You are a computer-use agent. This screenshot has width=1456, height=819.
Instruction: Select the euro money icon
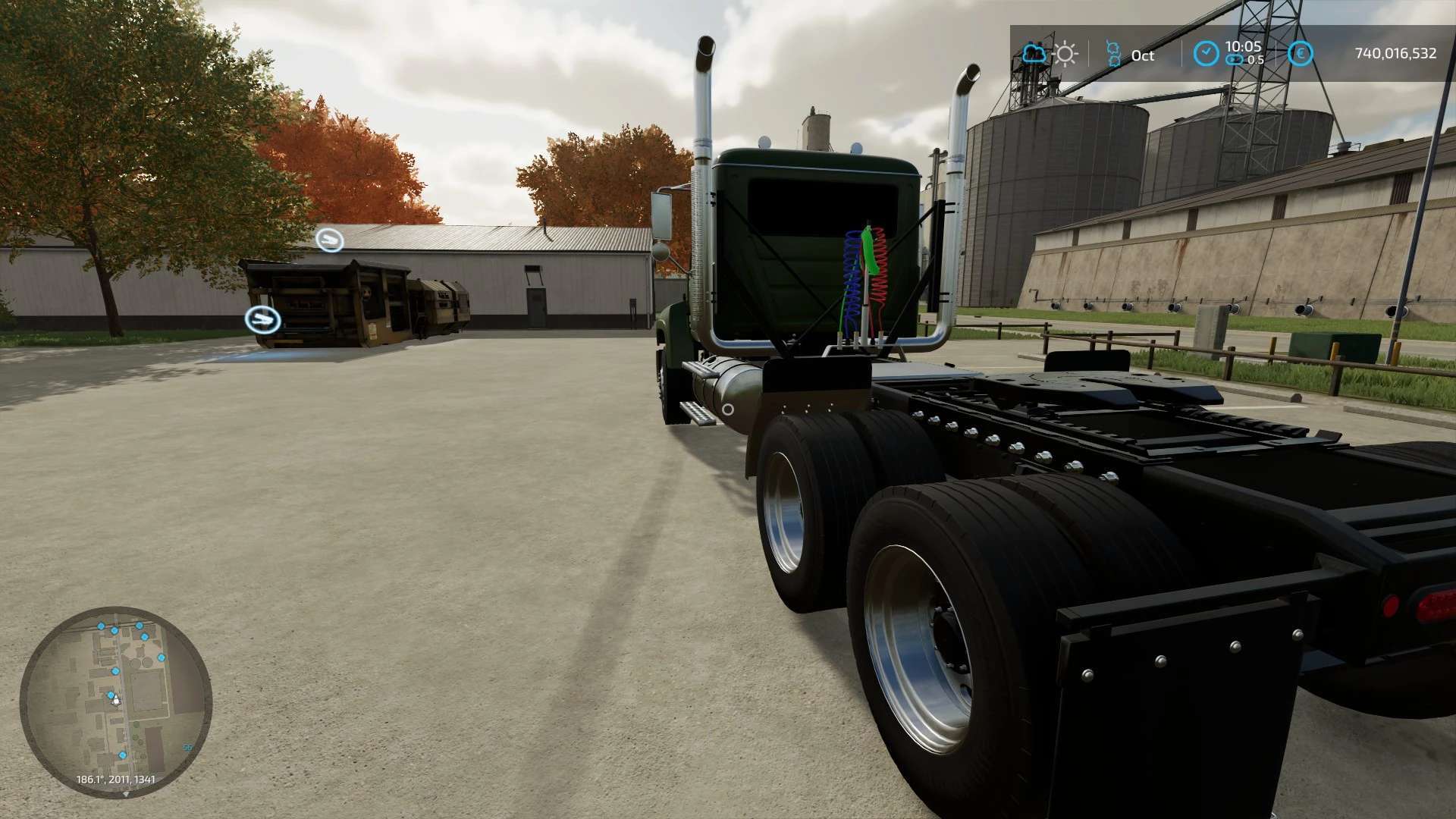[1301, 53]
